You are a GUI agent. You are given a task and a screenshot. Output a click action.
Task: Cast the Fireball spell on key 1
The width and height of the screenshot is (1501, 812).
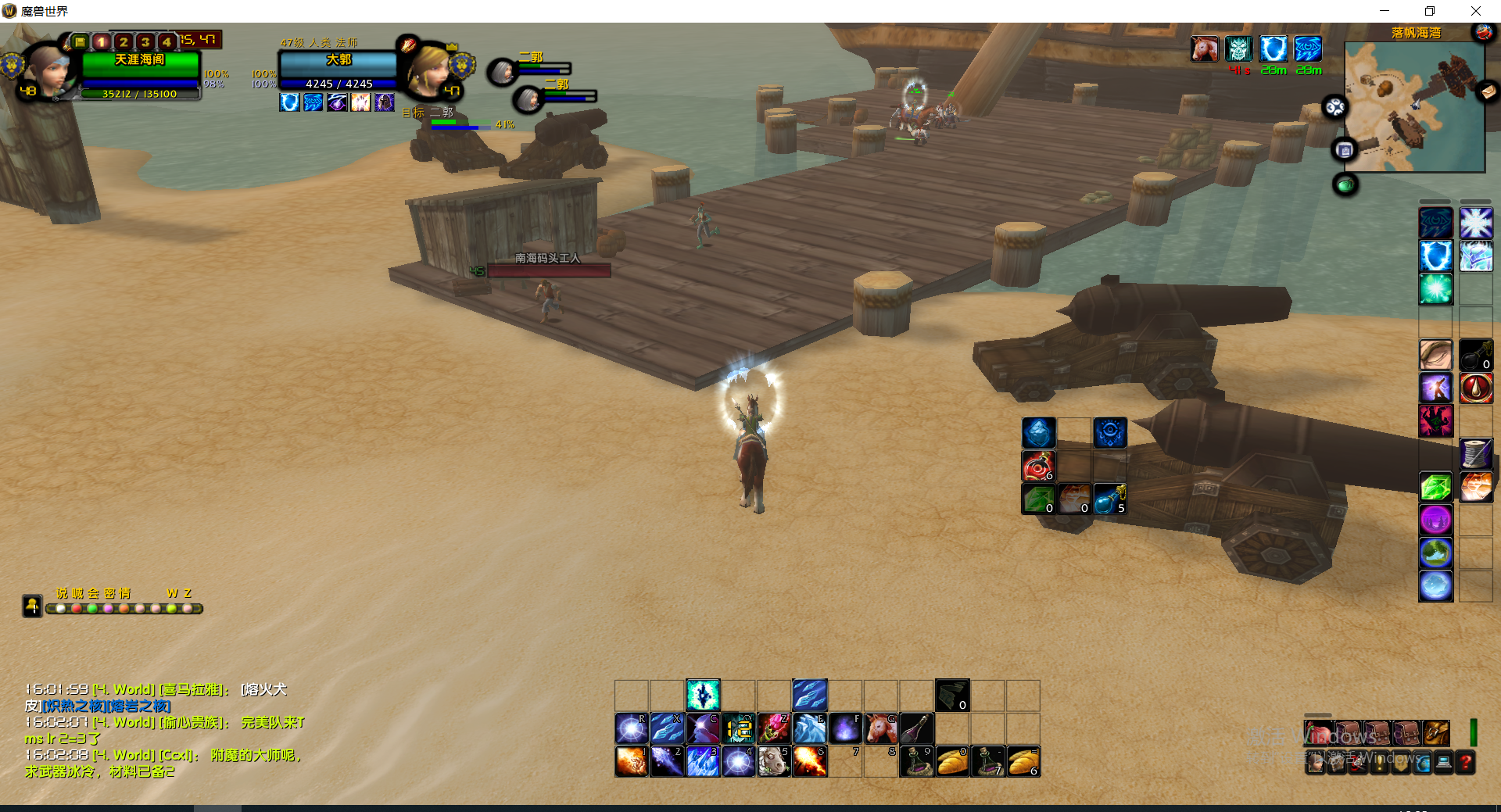(x=631, y=761)
